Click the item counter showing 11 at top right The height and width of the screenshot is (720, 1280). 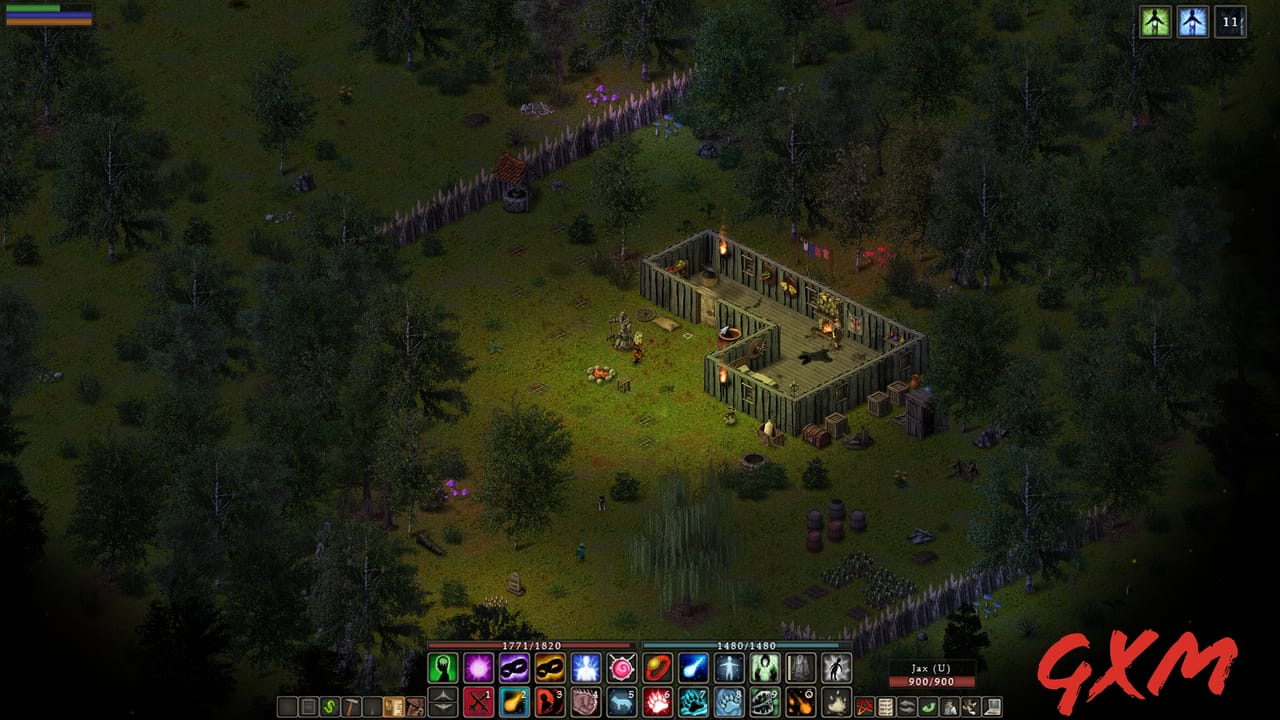[x=1230, y=21]
